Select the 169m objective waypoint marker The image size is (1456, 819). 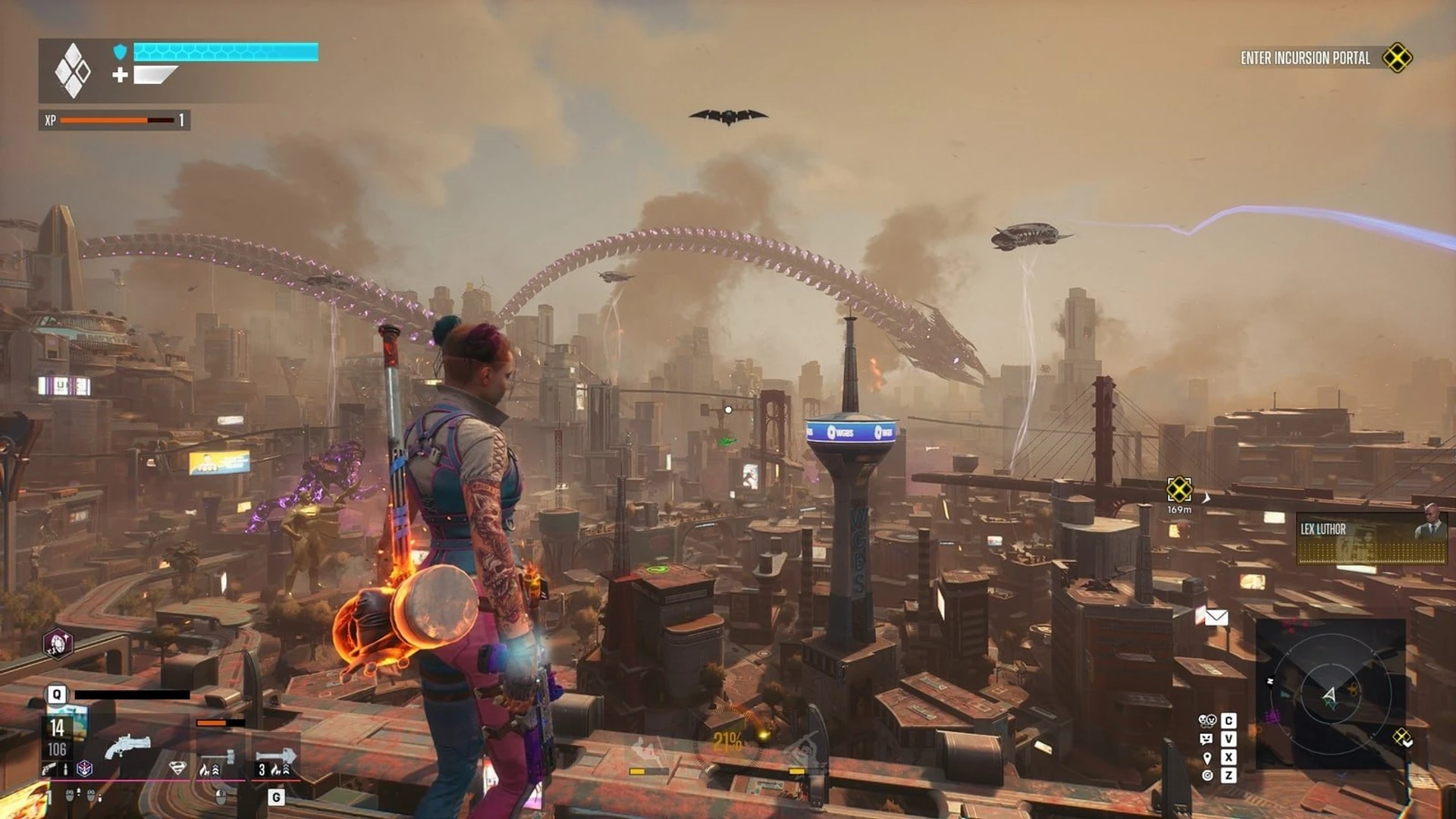pos(1179,489)
